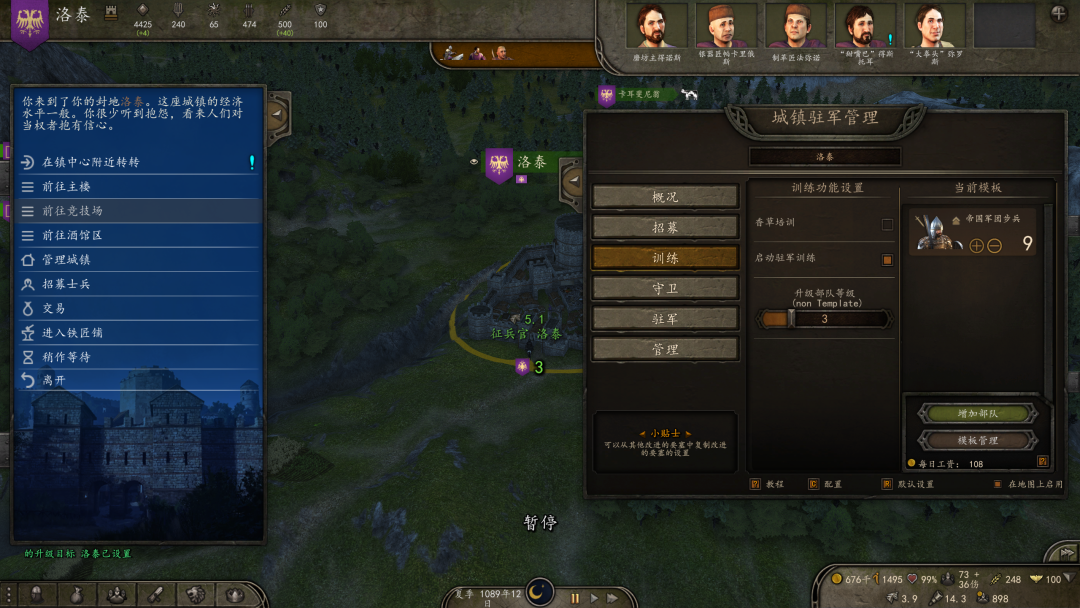The width and height of the screenshot is (1080, 608).
Task: Toggle the 香草培训 checkbox
Action: (887, 224)
